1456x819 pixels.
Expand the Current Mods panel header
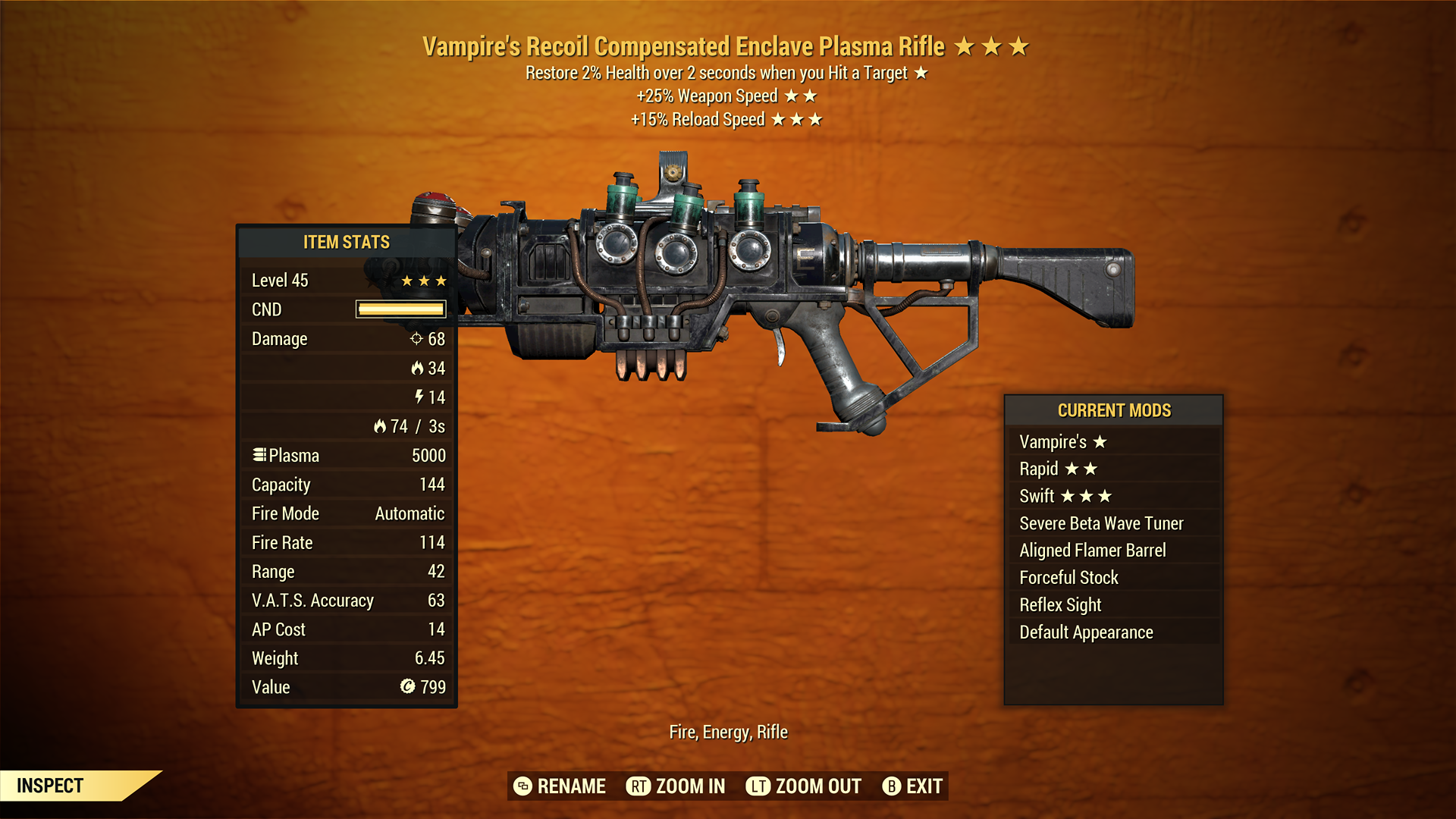(x=1114, y=410)
